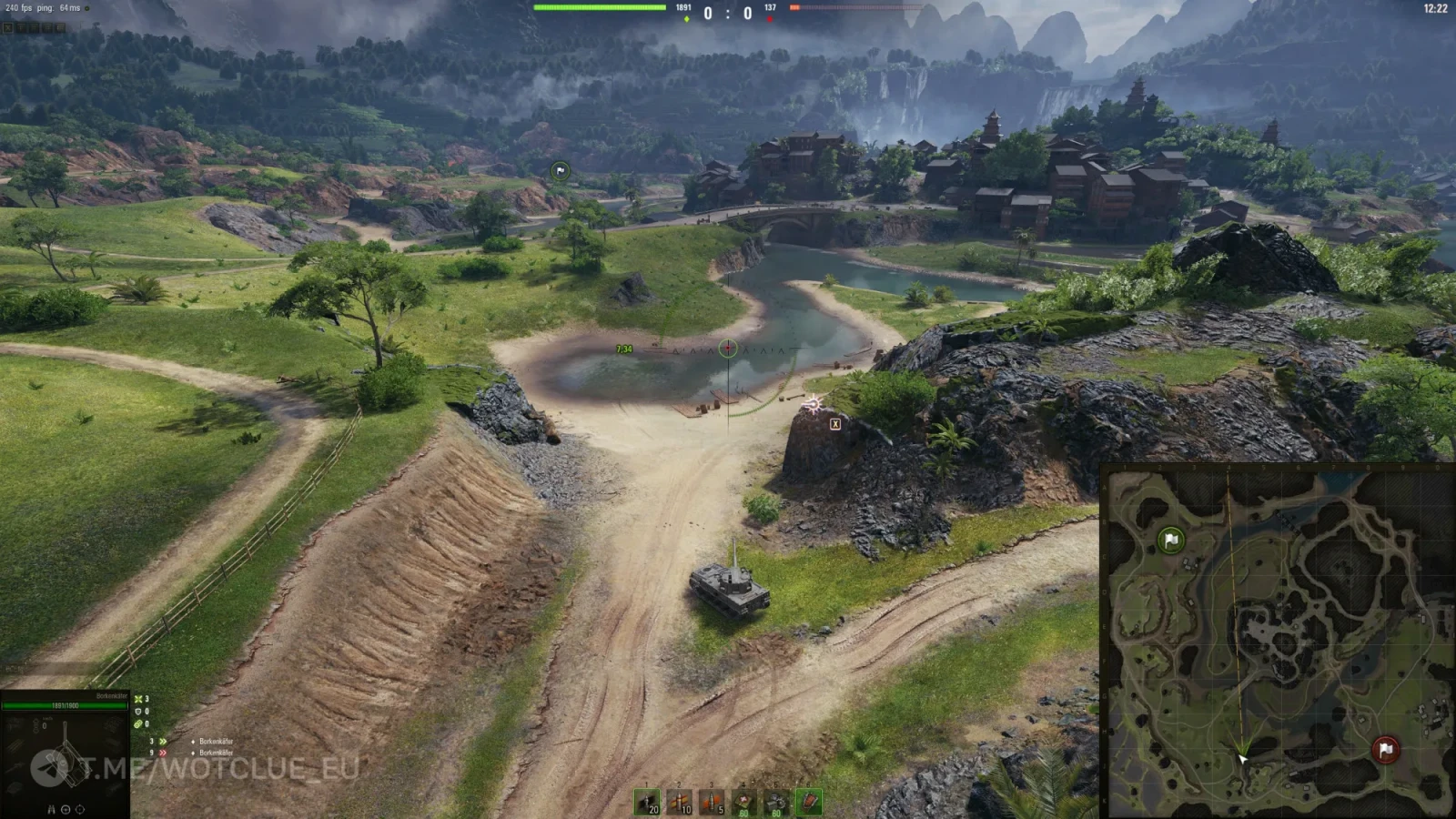Activate the repair kit consumable
The width and height of the screenshot is (1456, 819).
(776, 802)
